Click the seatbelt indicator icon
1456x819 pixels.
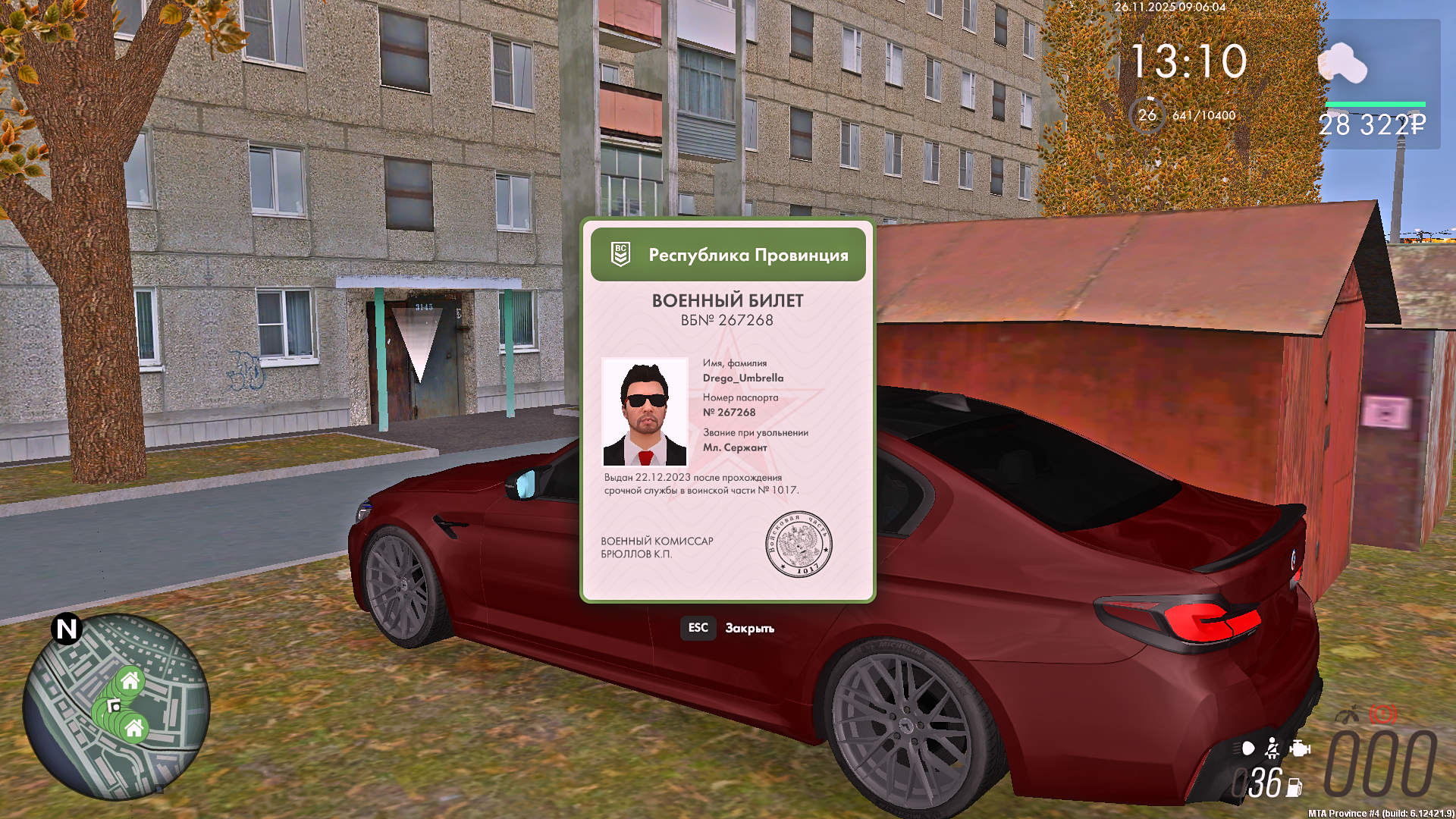click(1272, 749)
